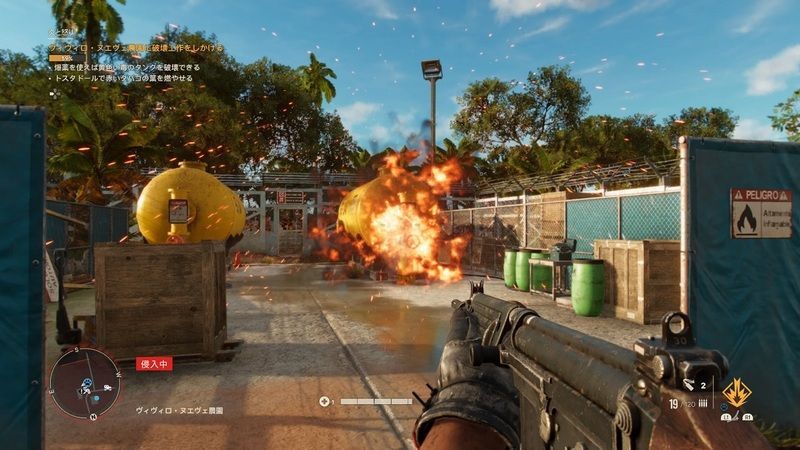Open the orange mission objective title
Viewport: 800px width, 450px height.
click(135, 47)
